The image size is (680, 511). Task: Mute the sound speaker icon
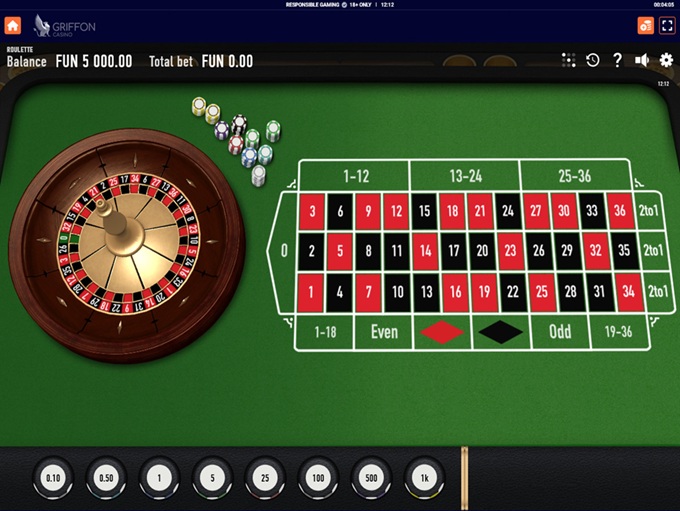(642, 61)
